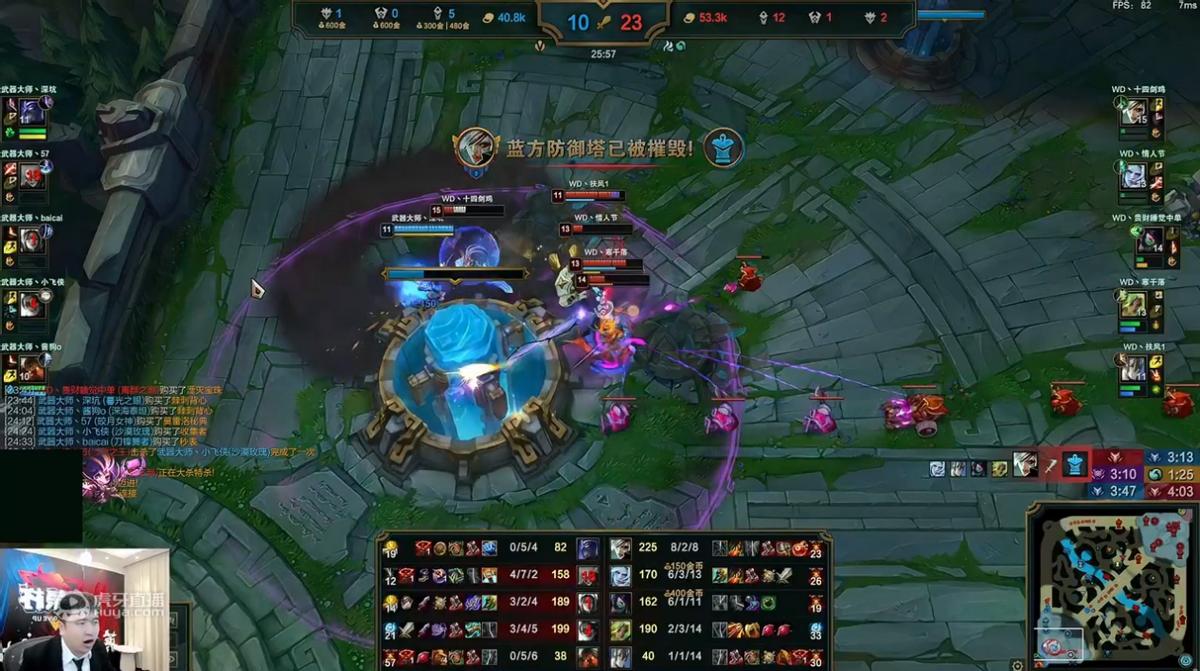Select the scoreboard champion with 0/5/4 score
1200x671 pixels.
[x=588, y=548]
